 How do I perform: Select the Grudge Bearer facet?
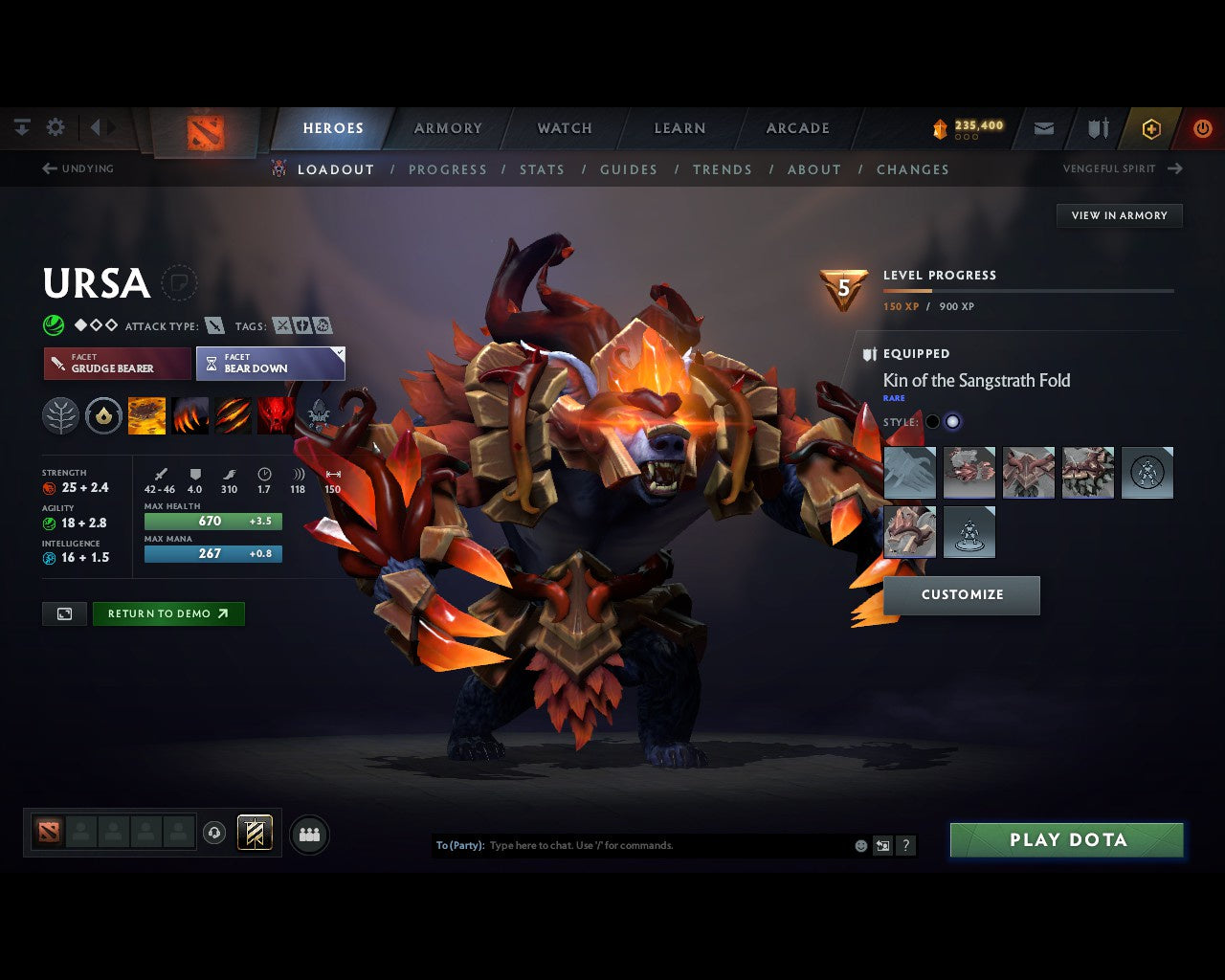coord(116,364)
